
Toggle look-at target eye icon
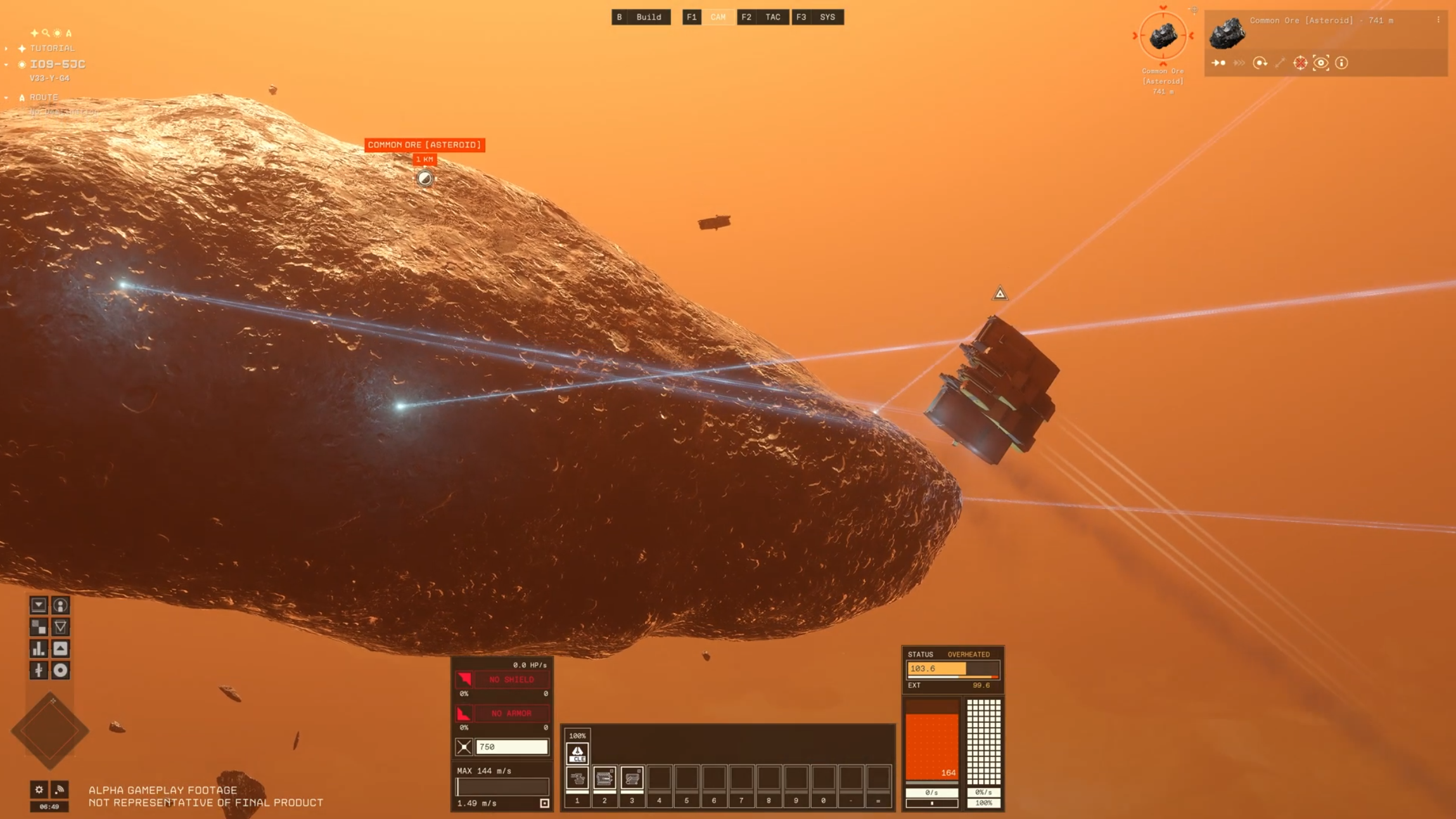1320,63
